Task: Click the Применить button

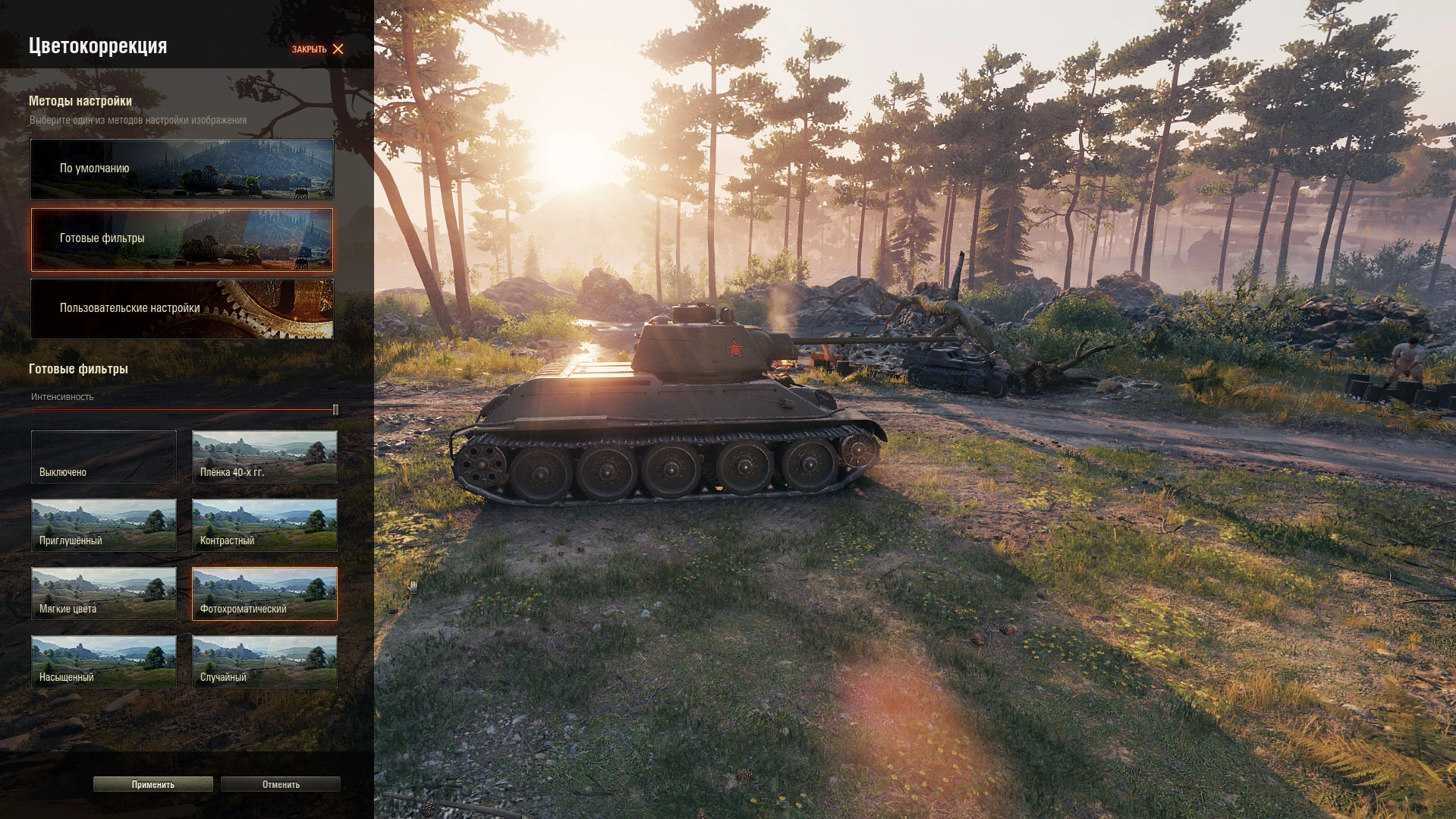Action: coord(153,784)
